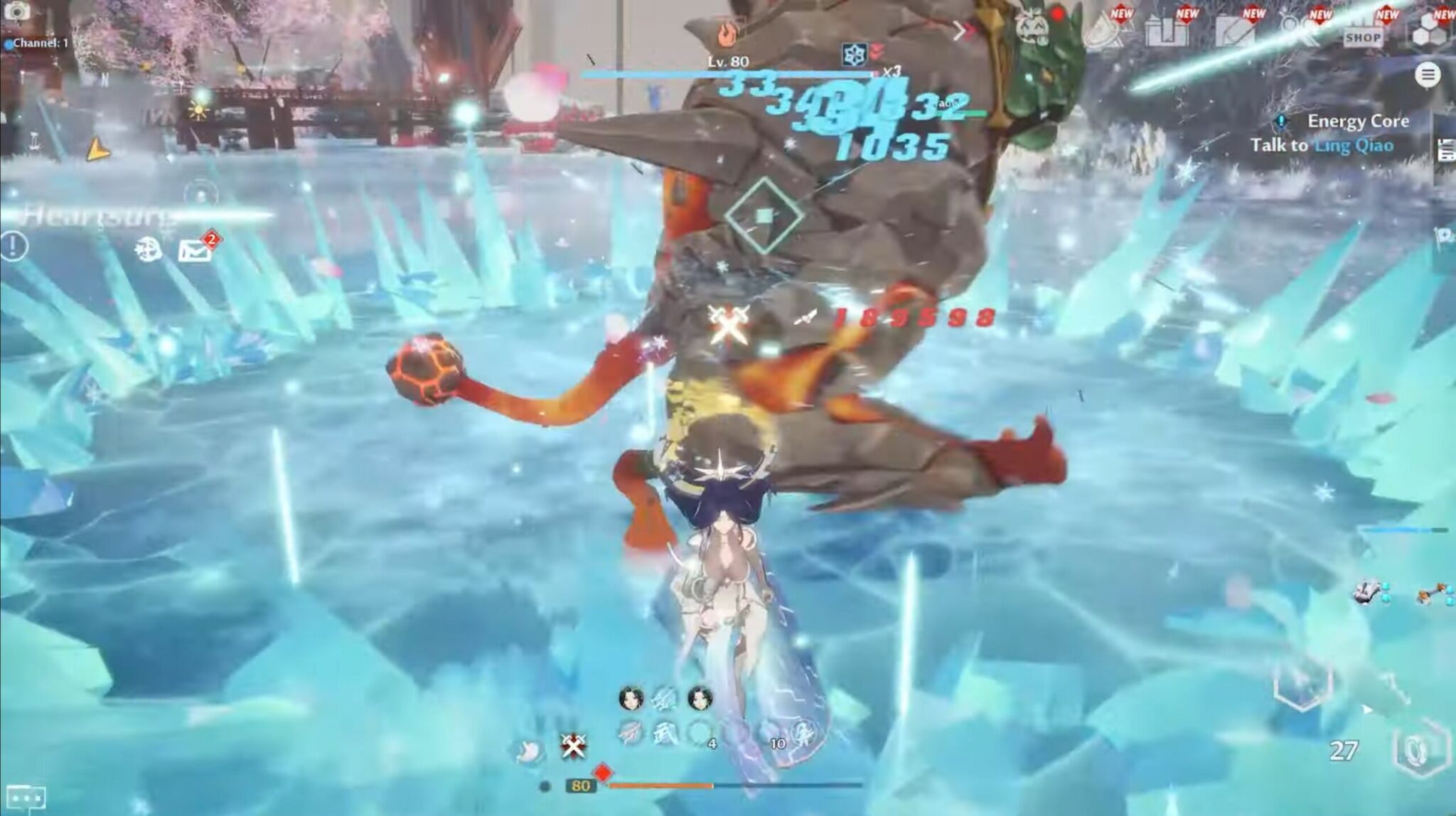Select the weapon icon labeled 武
The height and width of the screenshot is (816, 1456).
click(665, 734)
